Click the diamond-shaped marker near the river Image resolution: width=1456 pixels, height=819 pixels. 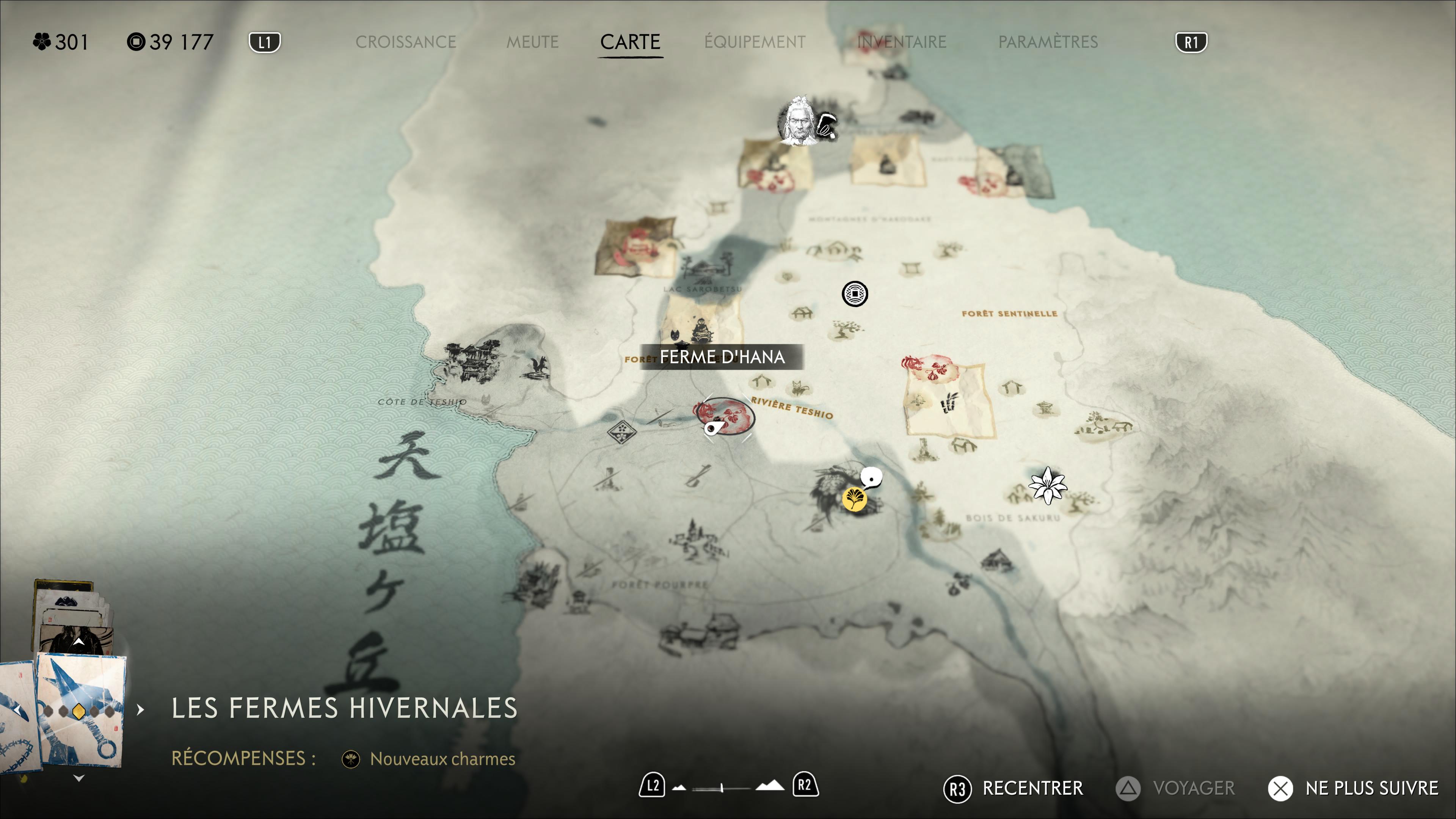pyautogui.click(x=621, y=433)
